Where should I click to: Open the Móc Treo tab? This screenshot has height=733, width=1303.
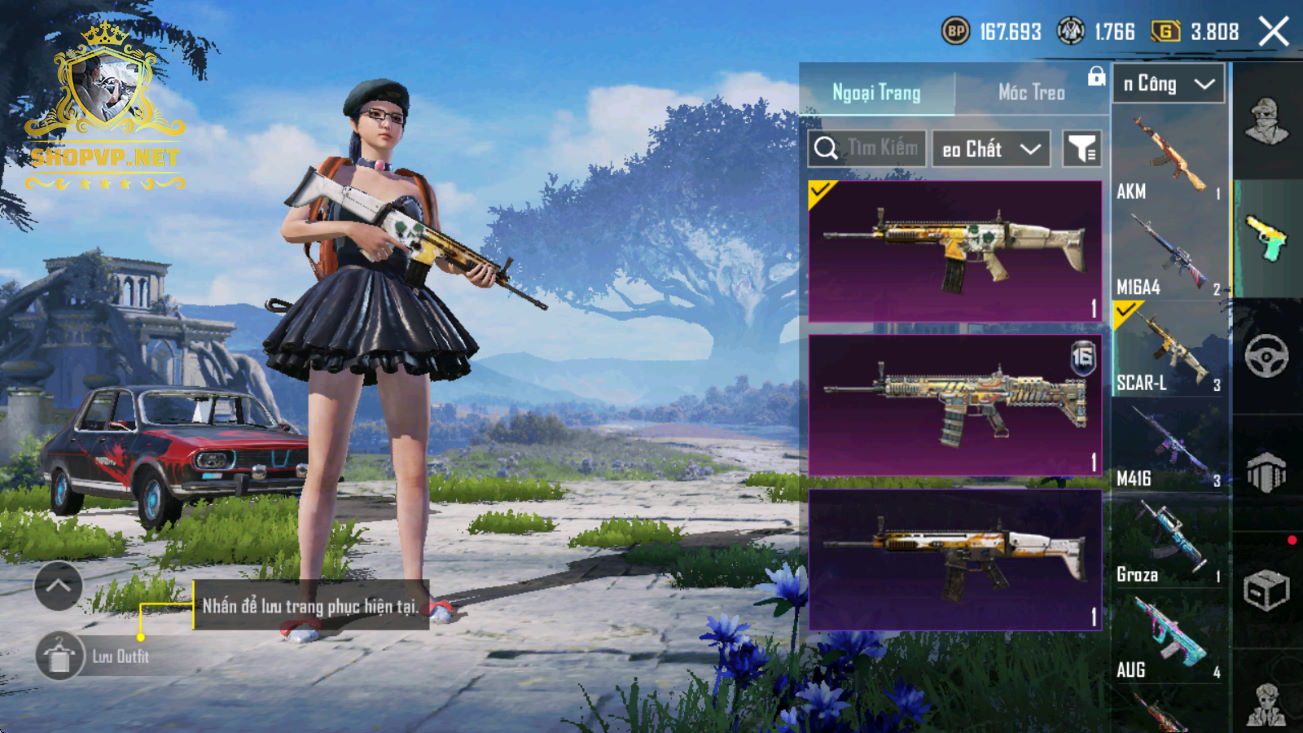coord(1031,93)
